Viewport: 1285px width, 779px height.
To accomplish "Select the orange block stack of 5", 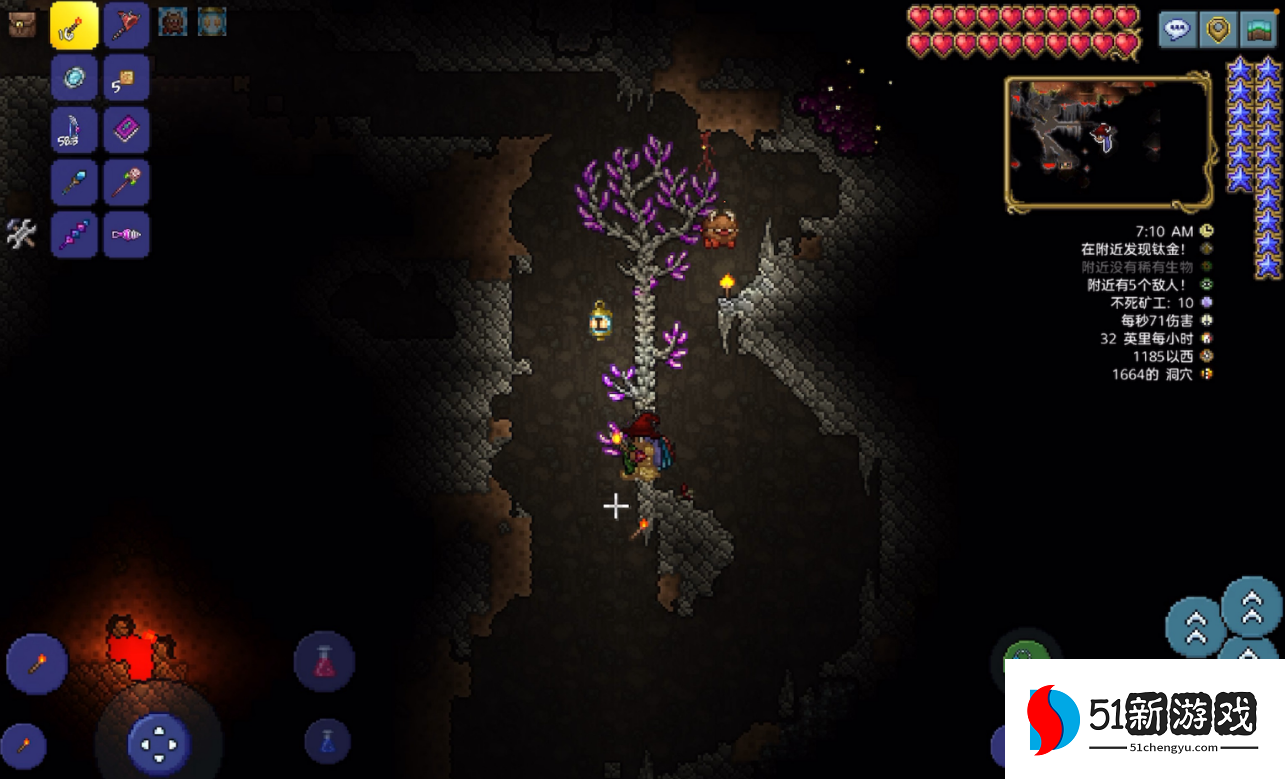I will pyautogui.click(x=127, y=79).
